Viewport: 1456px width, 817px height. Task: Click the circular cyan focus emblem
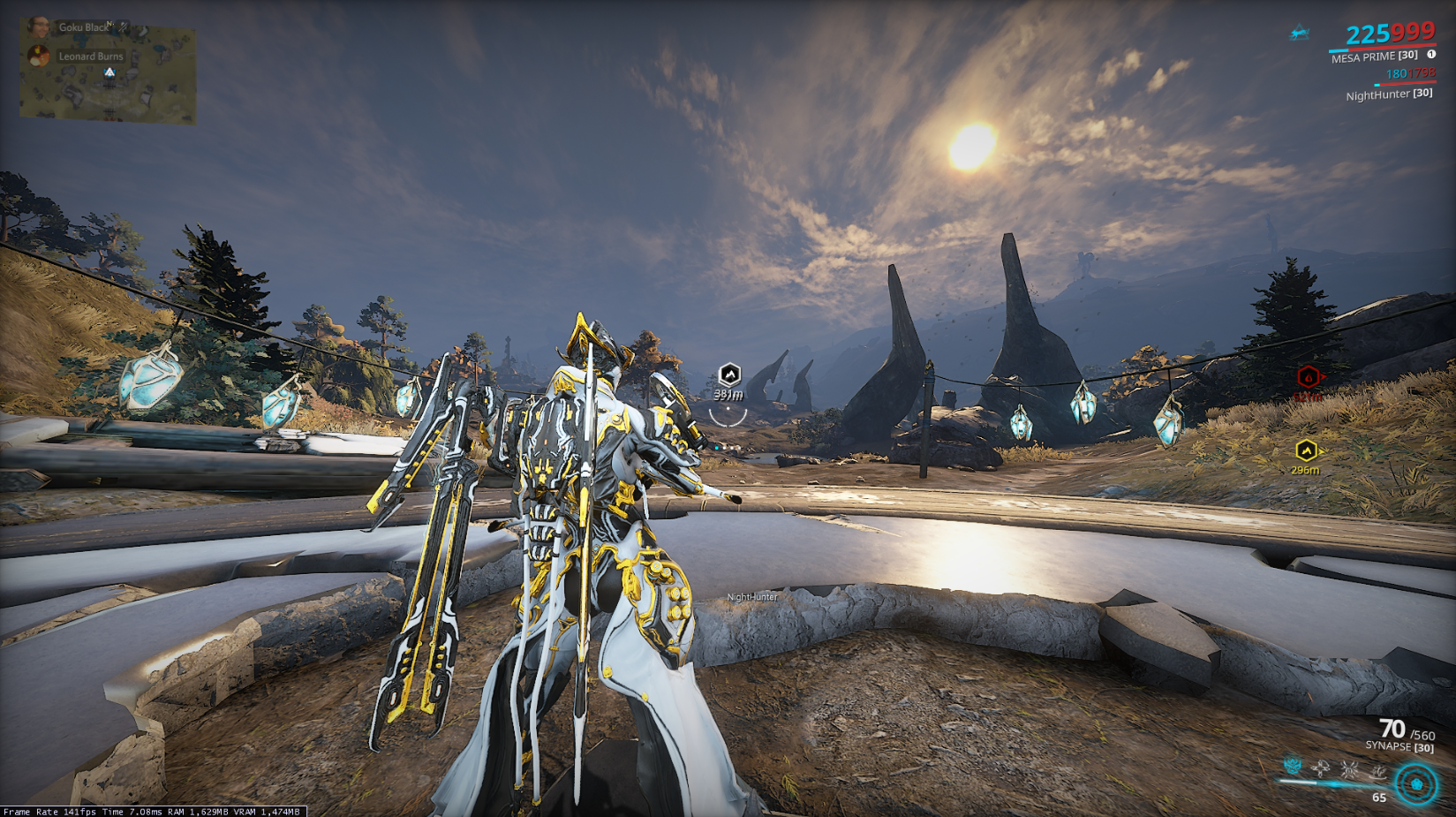click(1416, 783)
